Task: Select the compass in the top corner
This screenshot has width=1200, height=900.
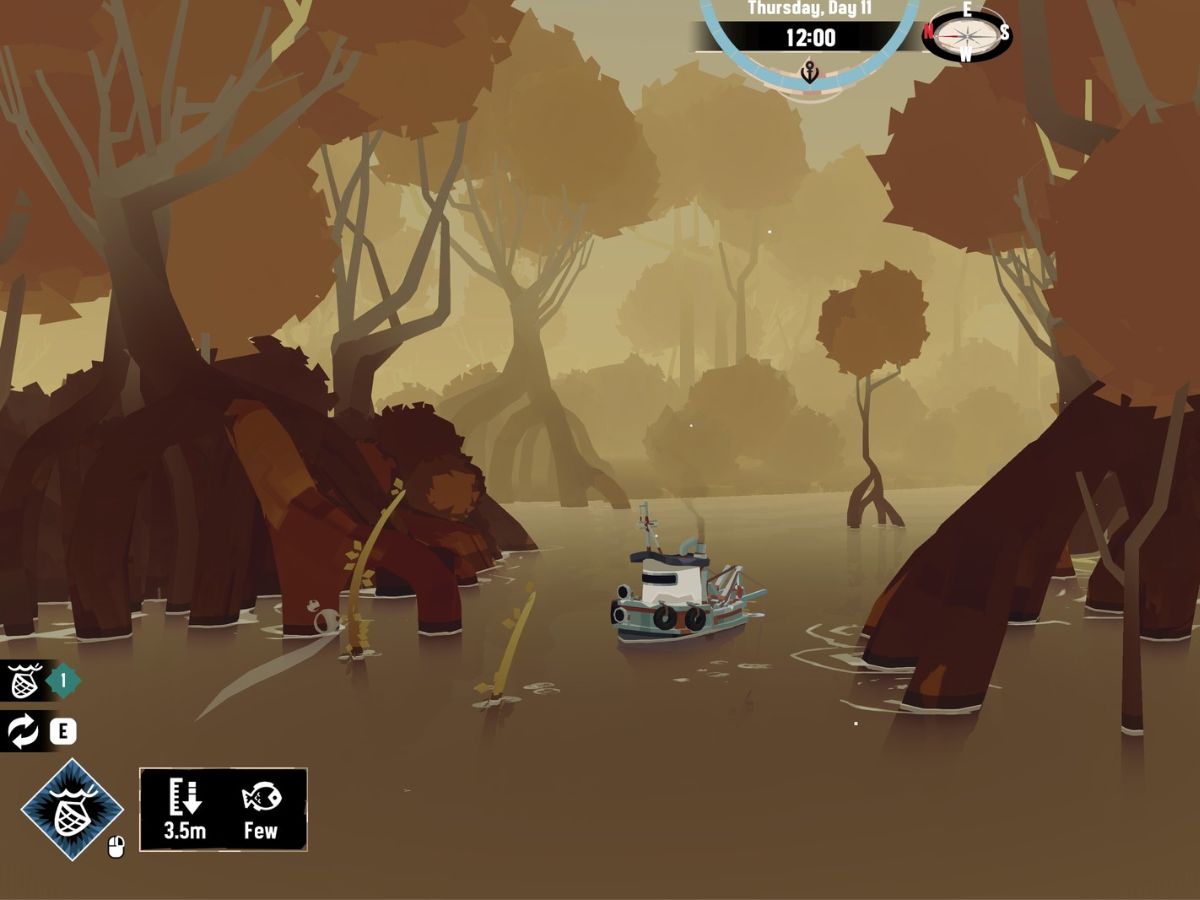Action: coord(966,33)
